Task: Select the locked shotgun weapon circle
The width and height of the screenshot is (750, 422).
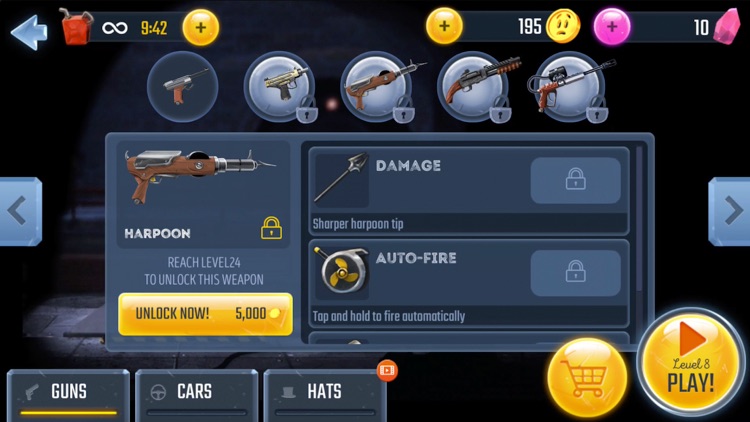Action: tap(476, 86)
